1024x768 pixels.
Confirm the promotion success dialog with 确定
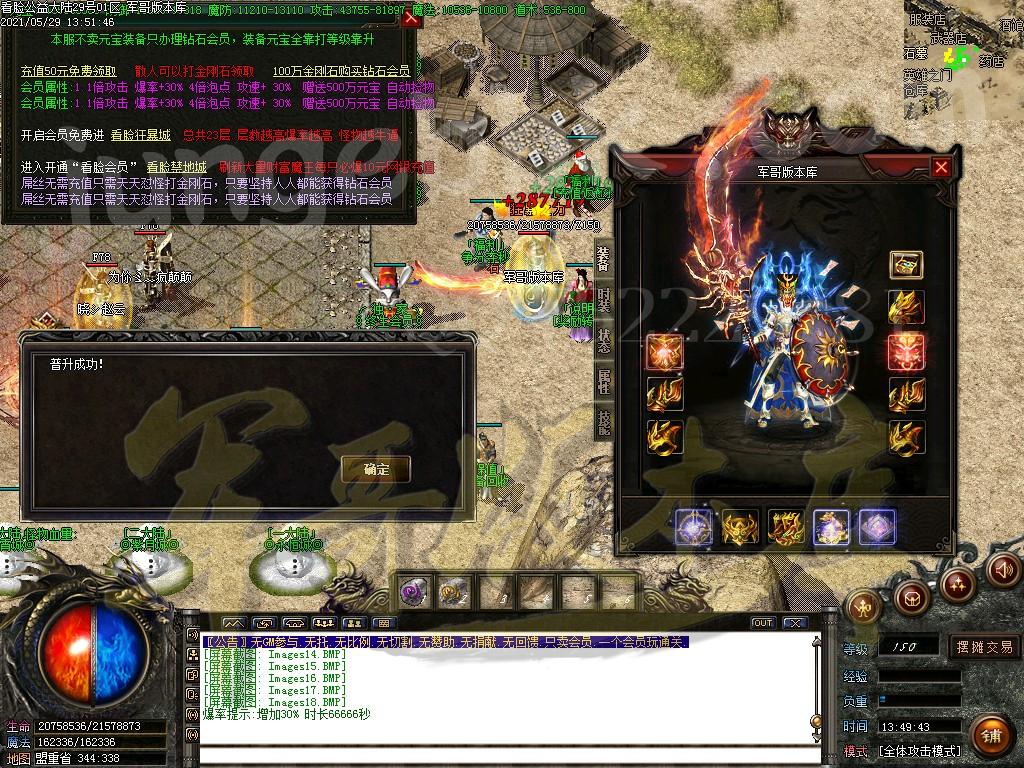[x=376, y=468]
